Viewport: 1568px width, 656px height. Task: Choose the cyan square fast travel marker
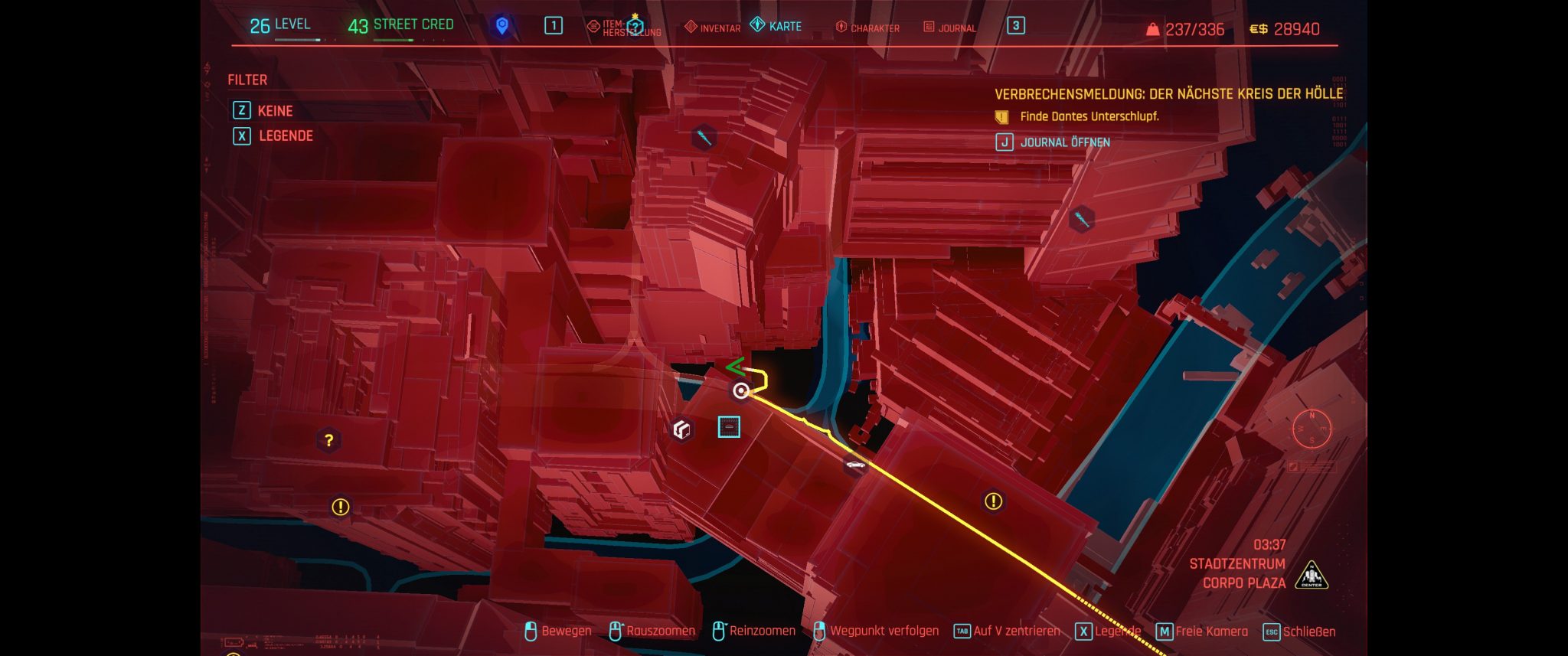pos(729,427)
